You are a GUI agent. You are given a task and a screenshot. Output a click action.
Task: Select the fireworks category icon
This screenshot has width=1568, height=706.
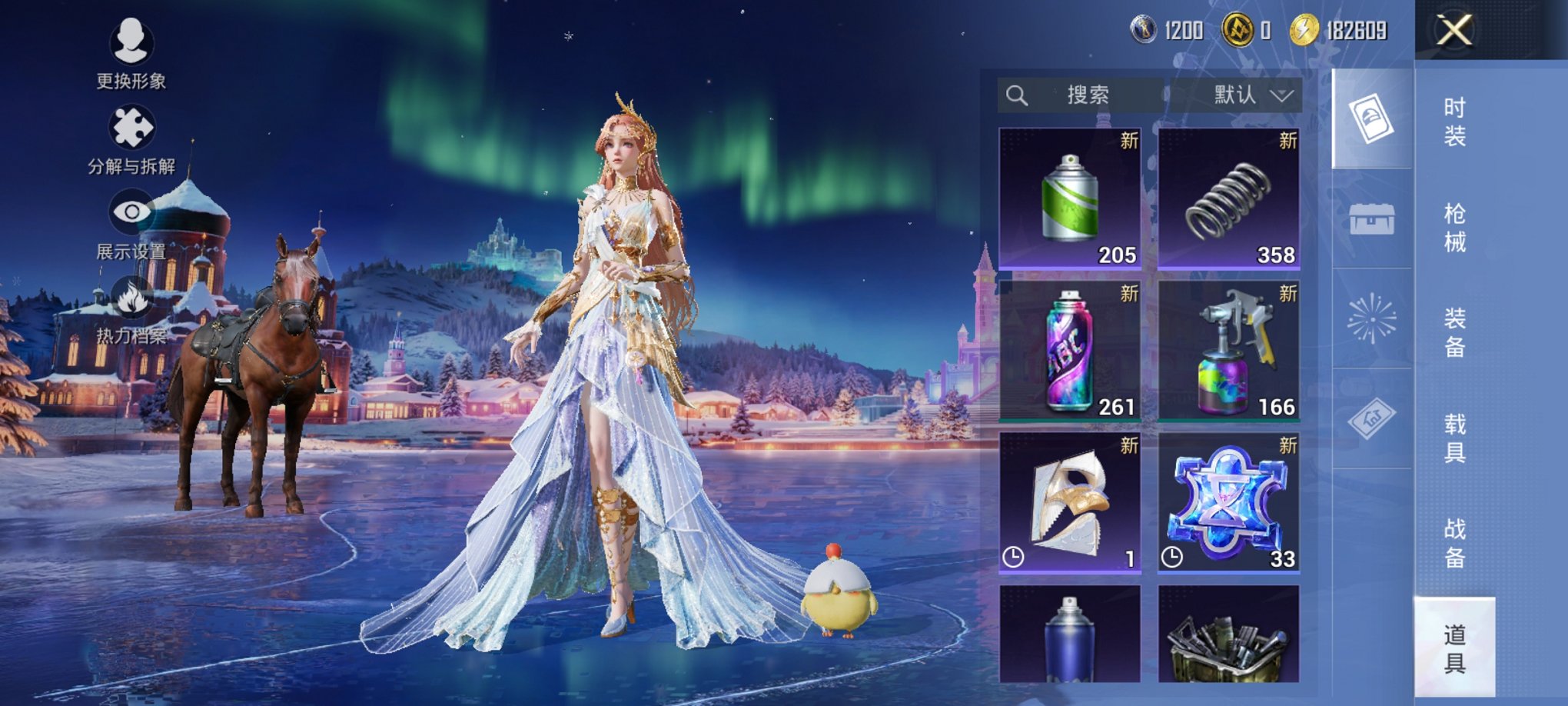(x=1372, y=318)
